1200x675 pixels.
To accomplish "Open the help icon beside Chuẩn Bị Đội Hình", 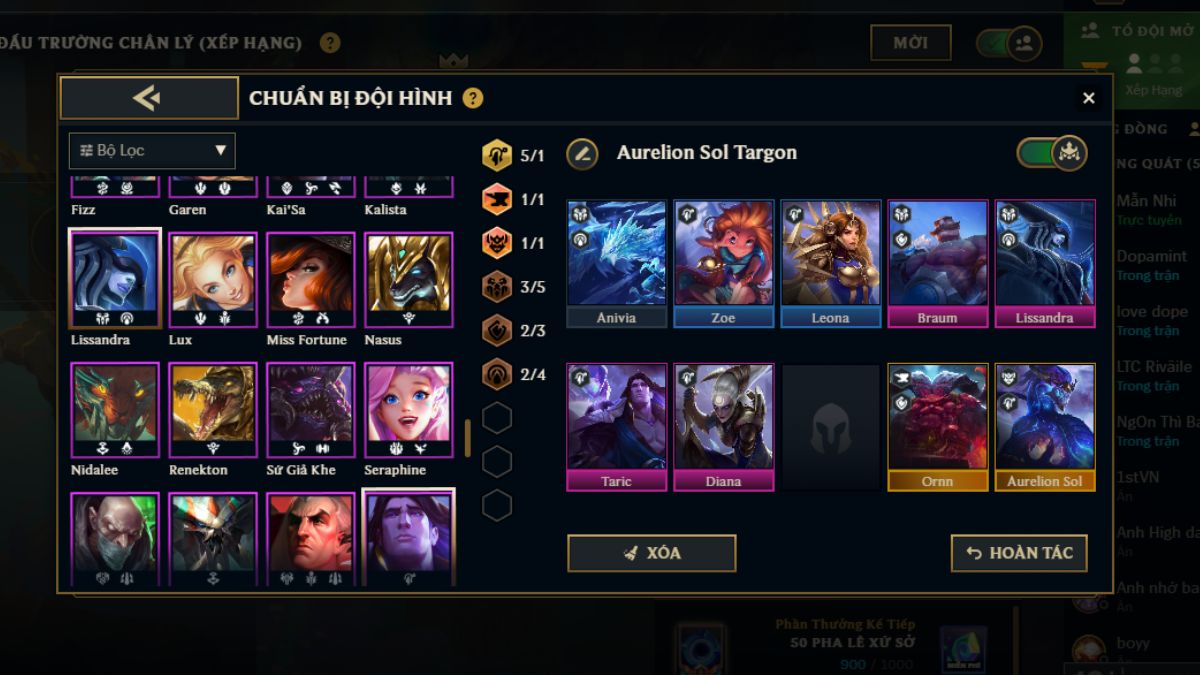I will tap(473, 98).
